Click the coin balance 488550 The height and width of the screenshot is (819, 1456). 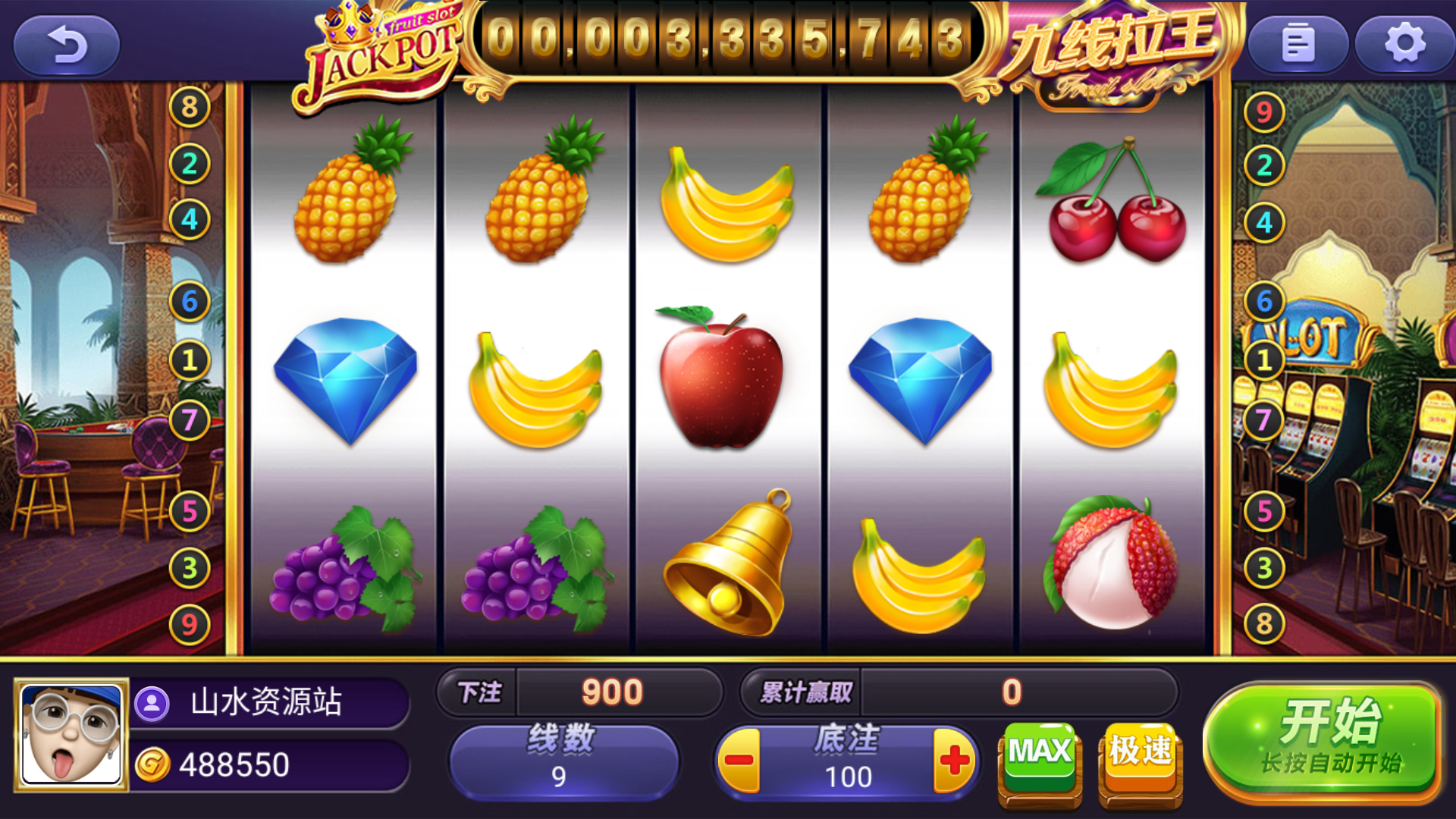(235, 766)
